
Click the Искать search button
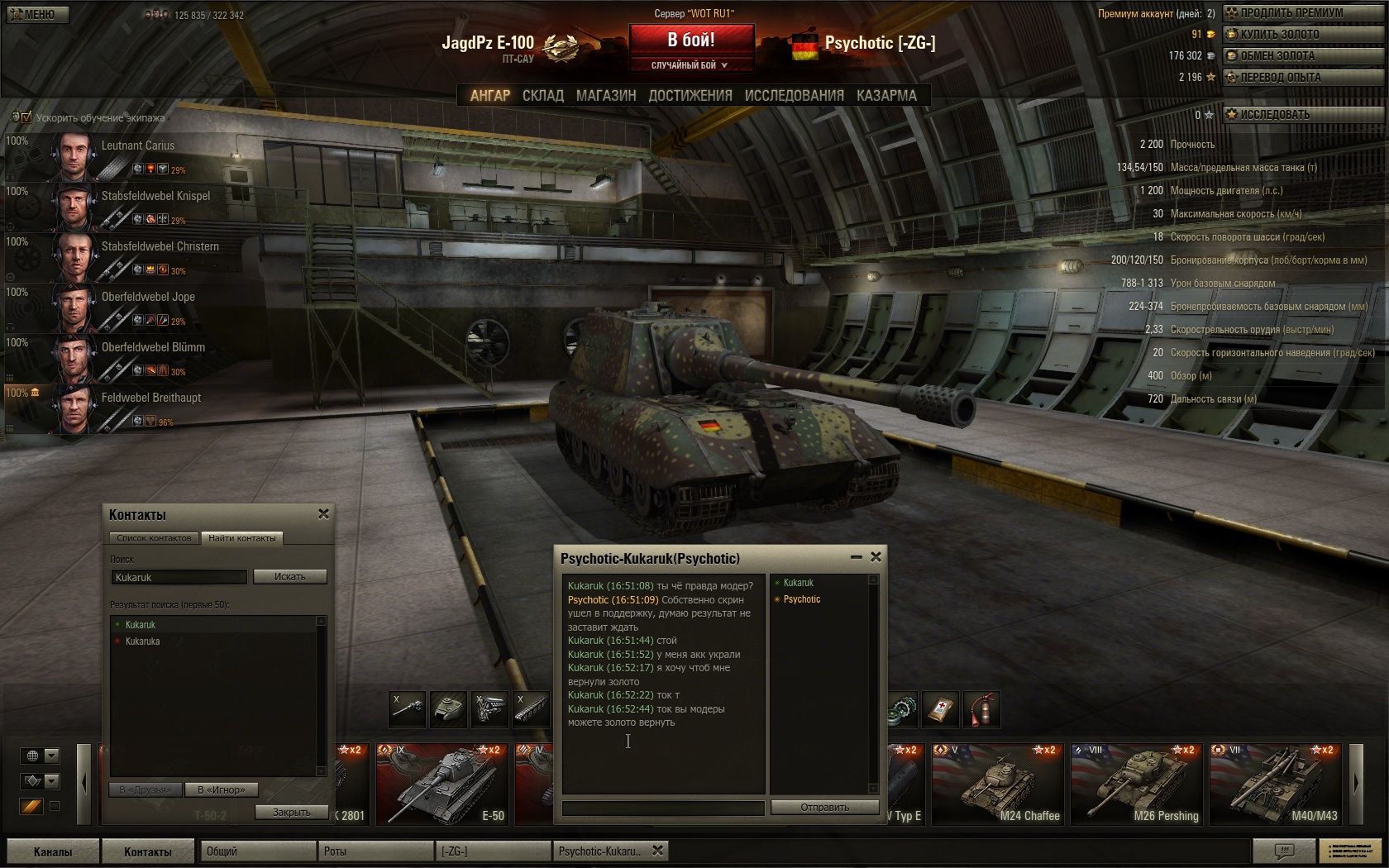pos(289,577)
